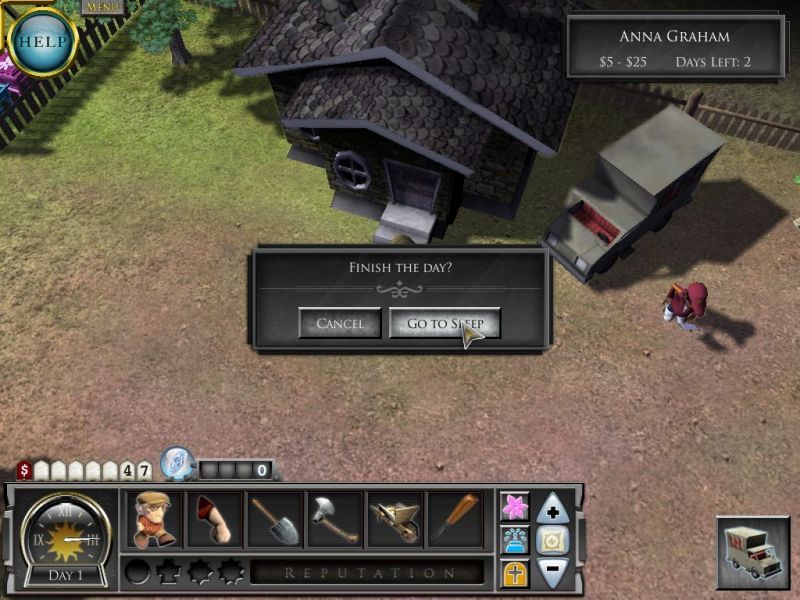Select the gravedigger character portrait
This screenshot has width=800, height=600.
[154, 519]
